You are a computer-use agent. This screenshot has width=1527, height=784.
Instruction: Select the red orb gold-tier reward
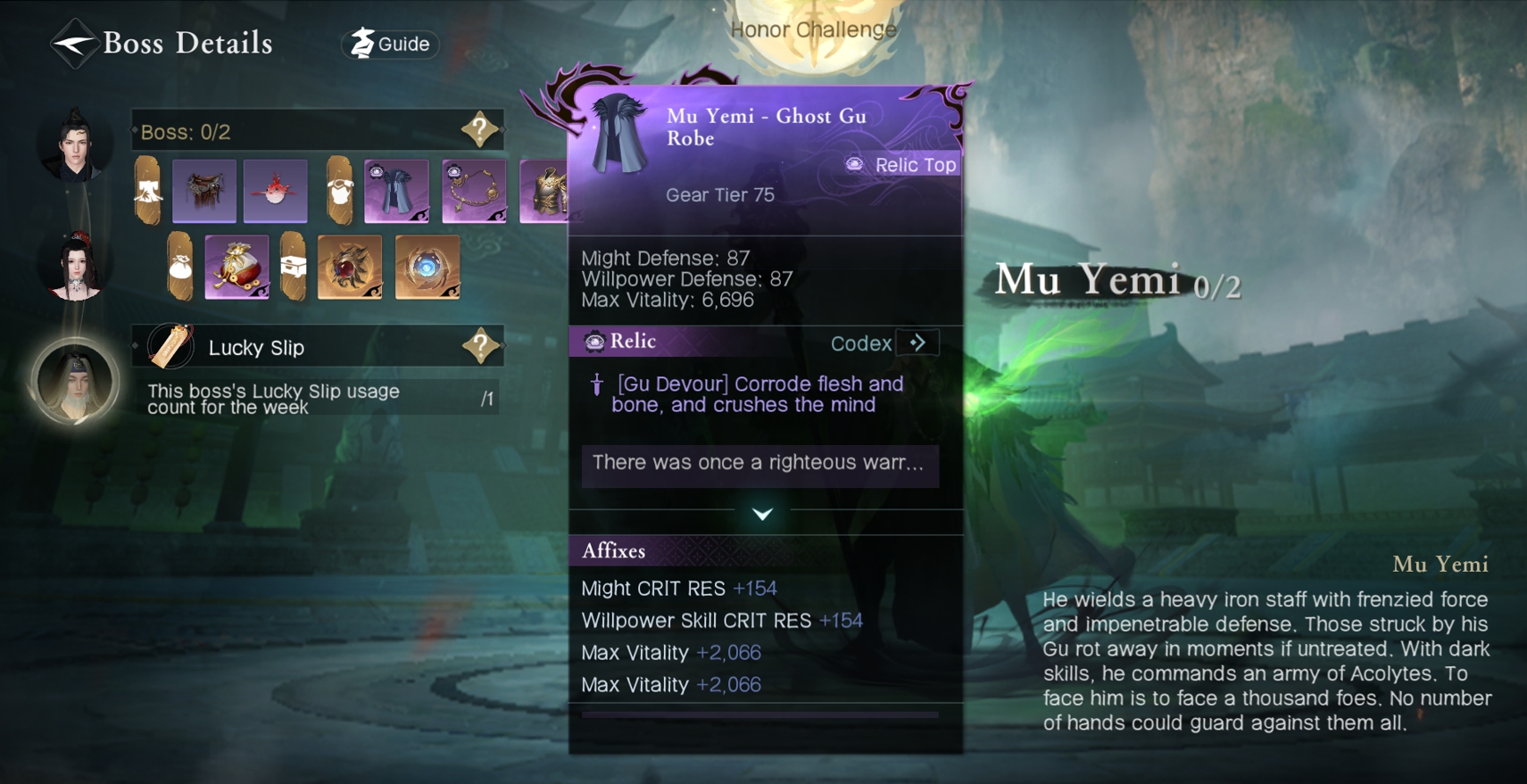tap(350, 266)
